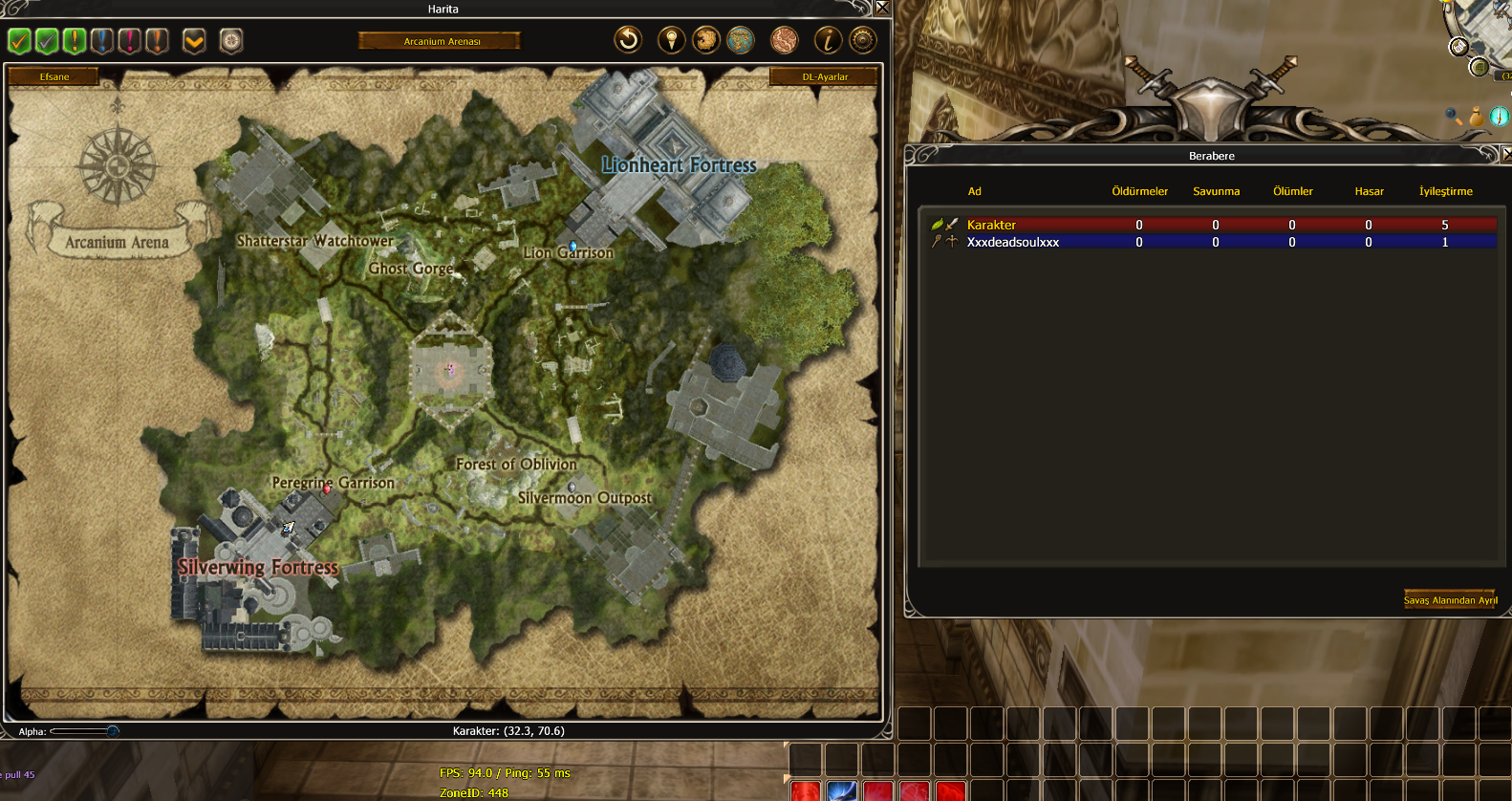Expand the orange chevron shield dropdown
Image resolution: width=1512 pixels, height=801 pixels.
coord(194,41)
